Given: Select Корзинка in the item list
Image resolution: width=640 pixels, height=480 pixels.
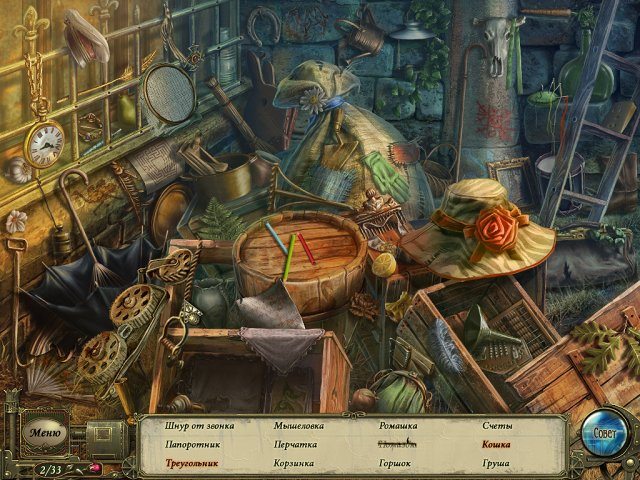Looking at the screenshot, I should click(294, 463).
